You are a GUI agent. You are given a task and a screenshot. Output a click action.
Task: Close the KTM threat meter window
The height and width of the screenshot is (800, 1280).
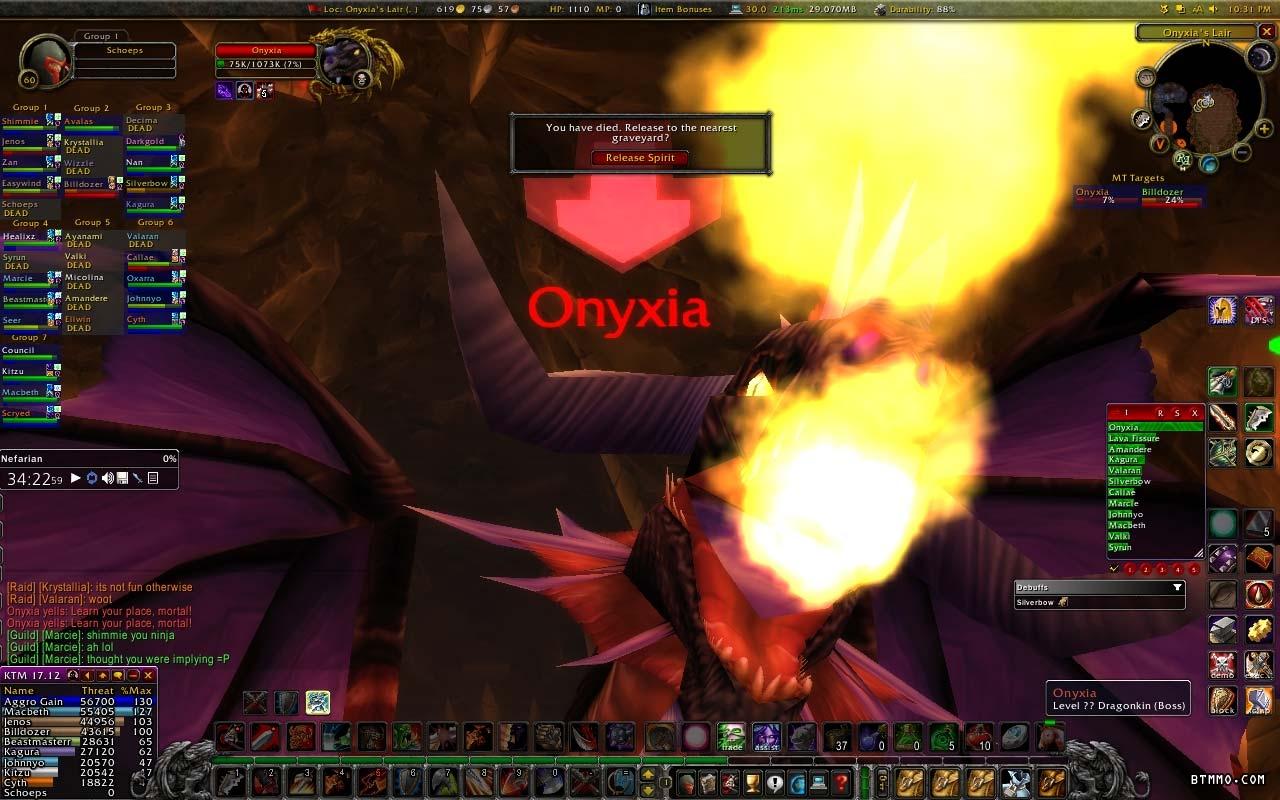click(148, 676)
